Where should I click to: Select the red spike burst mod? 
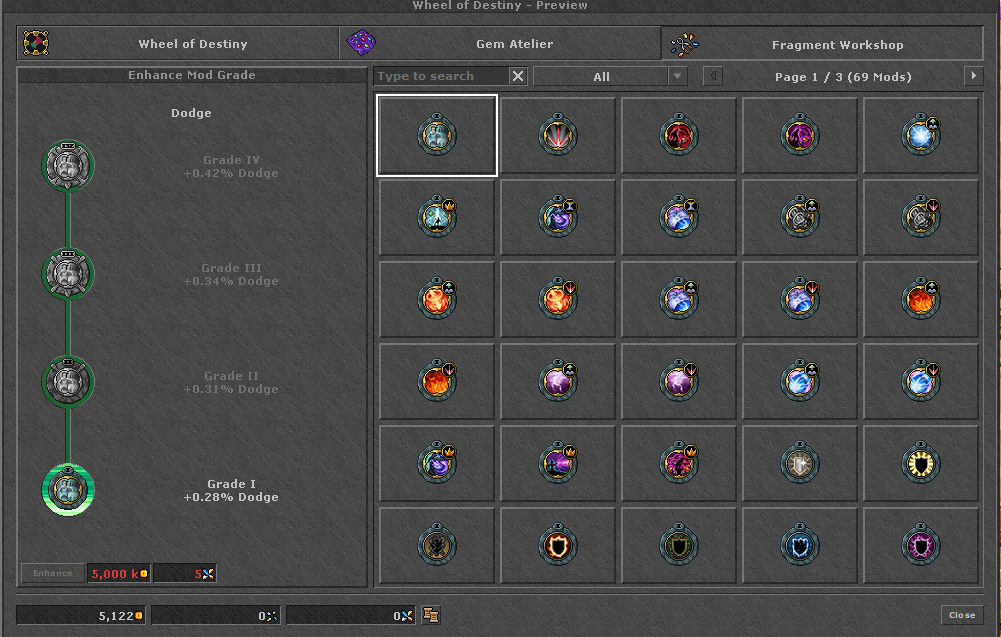tap(558, 135)
